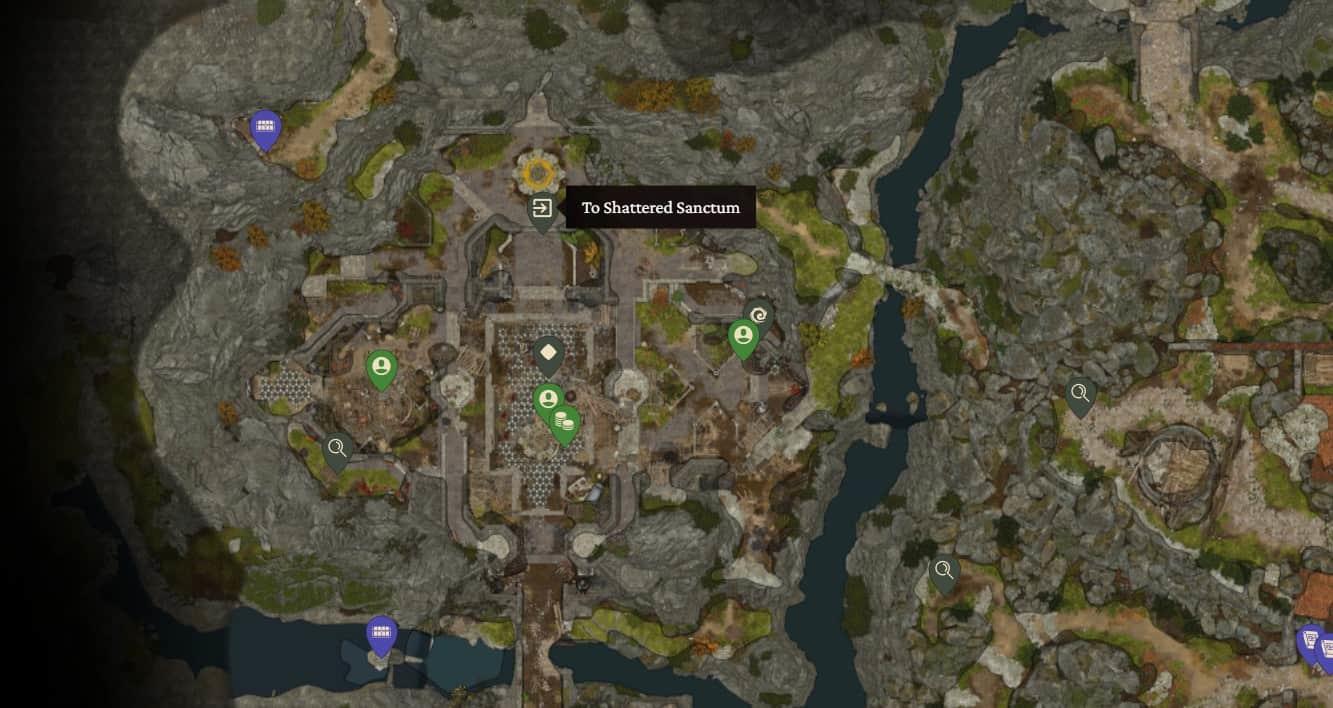Select the spiral swirl map marker

(x=759, y=314)
